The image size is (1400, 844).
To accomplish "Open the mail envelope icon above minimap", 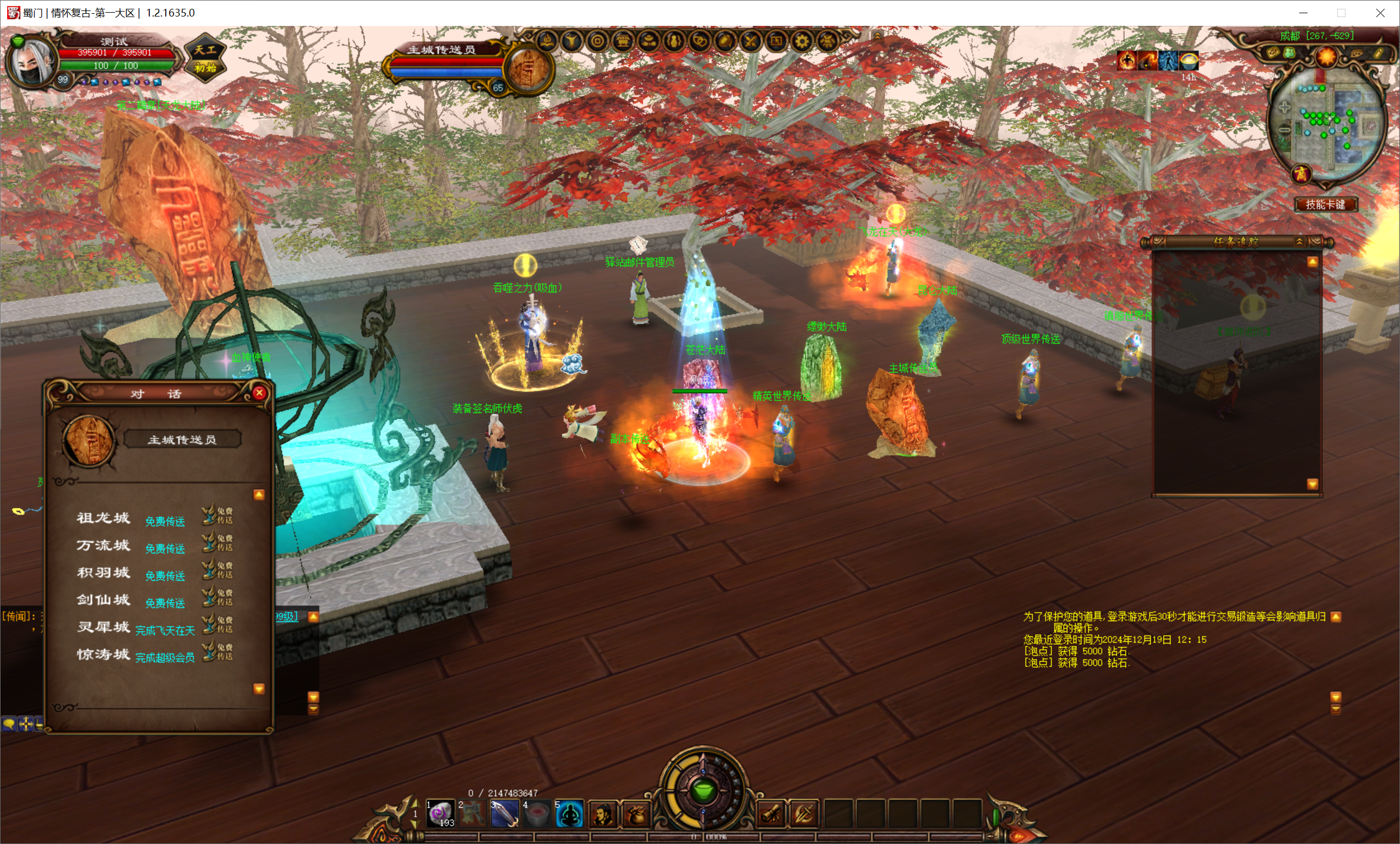I will 1273,53.
